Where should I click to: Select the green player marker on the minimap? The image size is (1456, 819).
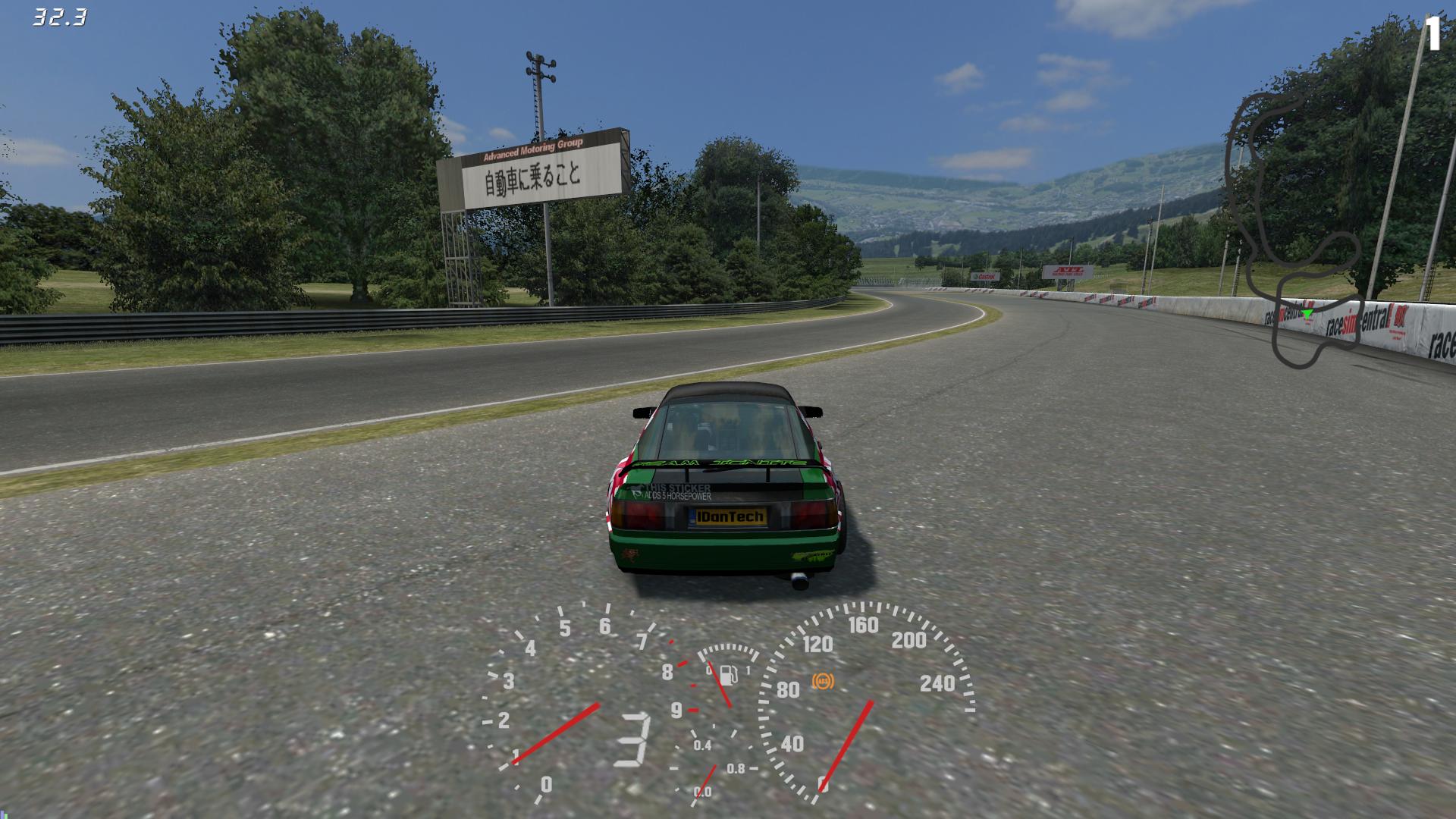pyautogui.click(x=1307, y=312)
